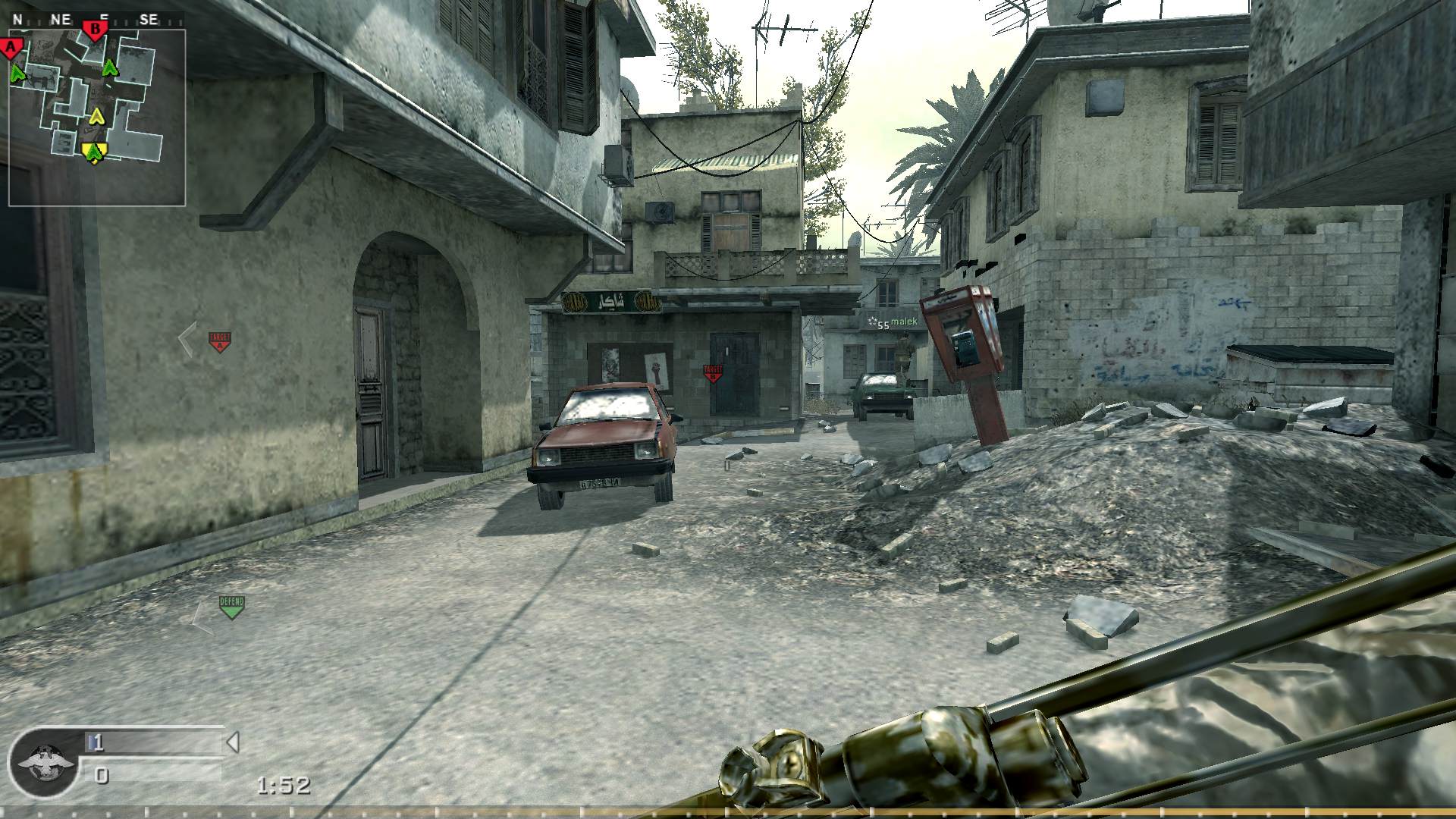The width and height of the screenshot is (1456, 819).
Task: Select the yellow player arrow on the minimap
Action: tap(97, 118)
